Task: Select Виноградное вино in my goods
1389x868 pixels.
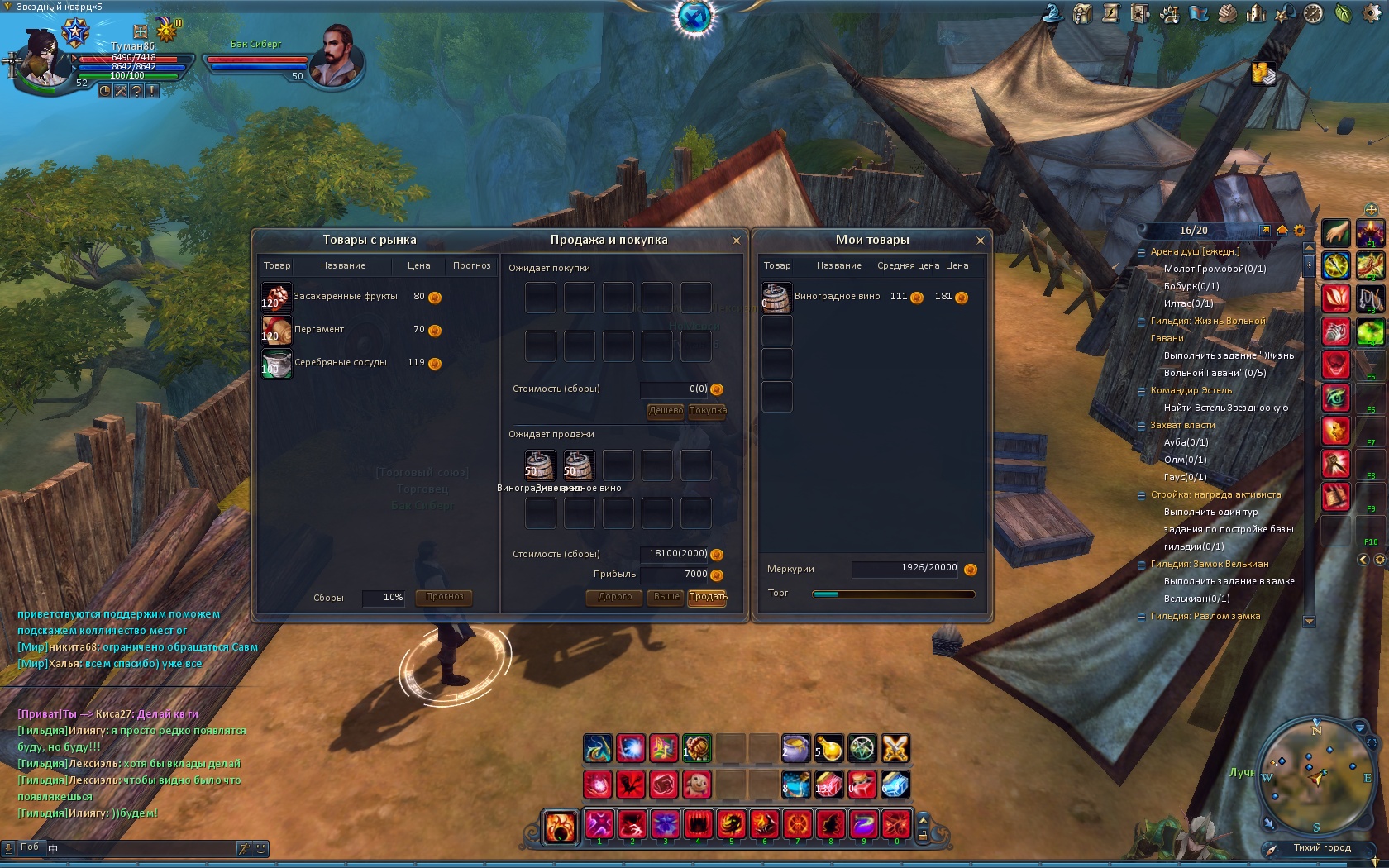Action: coord(837,297)
